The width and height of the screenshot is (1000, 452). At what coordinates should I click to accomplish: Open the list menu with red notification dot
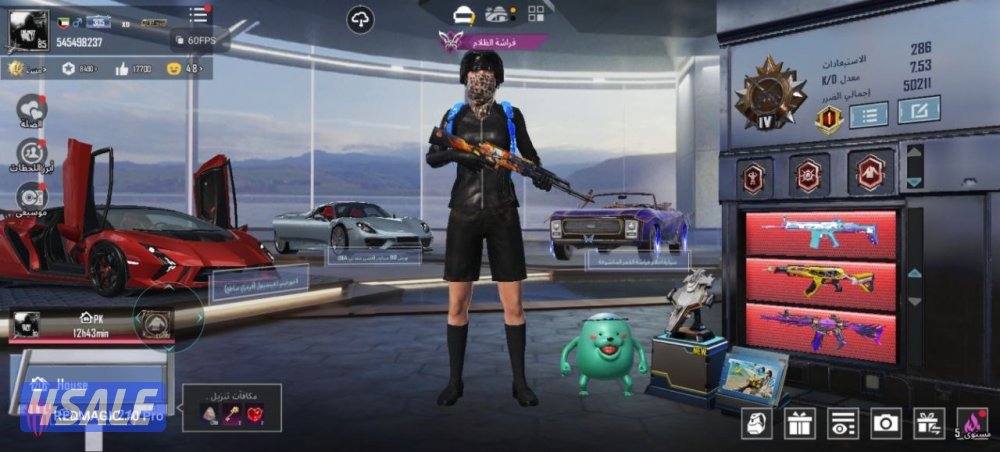coord(199,14)
